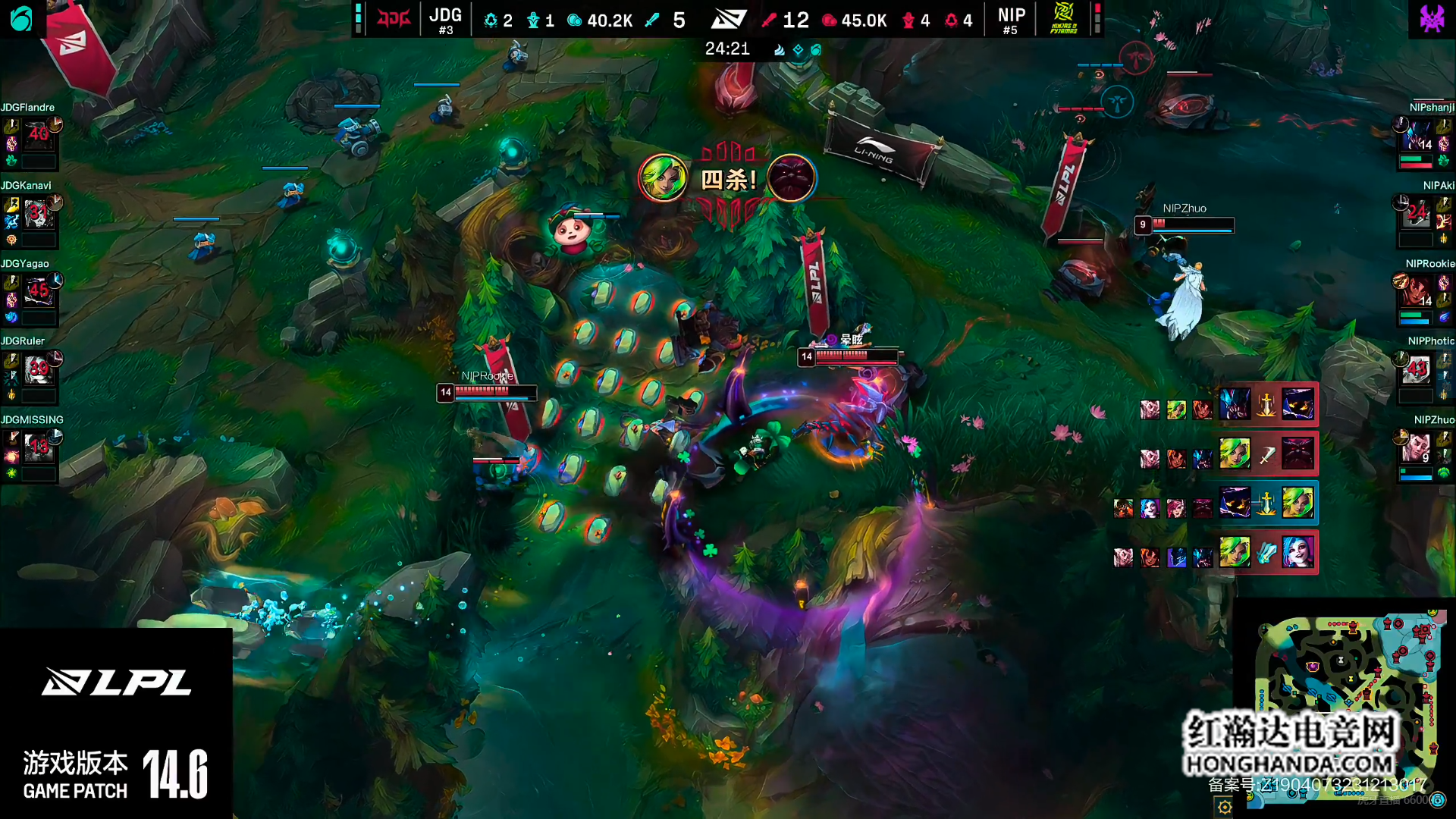
Task: Select NIPZhuo's champion portrait
Action: pyautogui.click(x=1417, y=447)
